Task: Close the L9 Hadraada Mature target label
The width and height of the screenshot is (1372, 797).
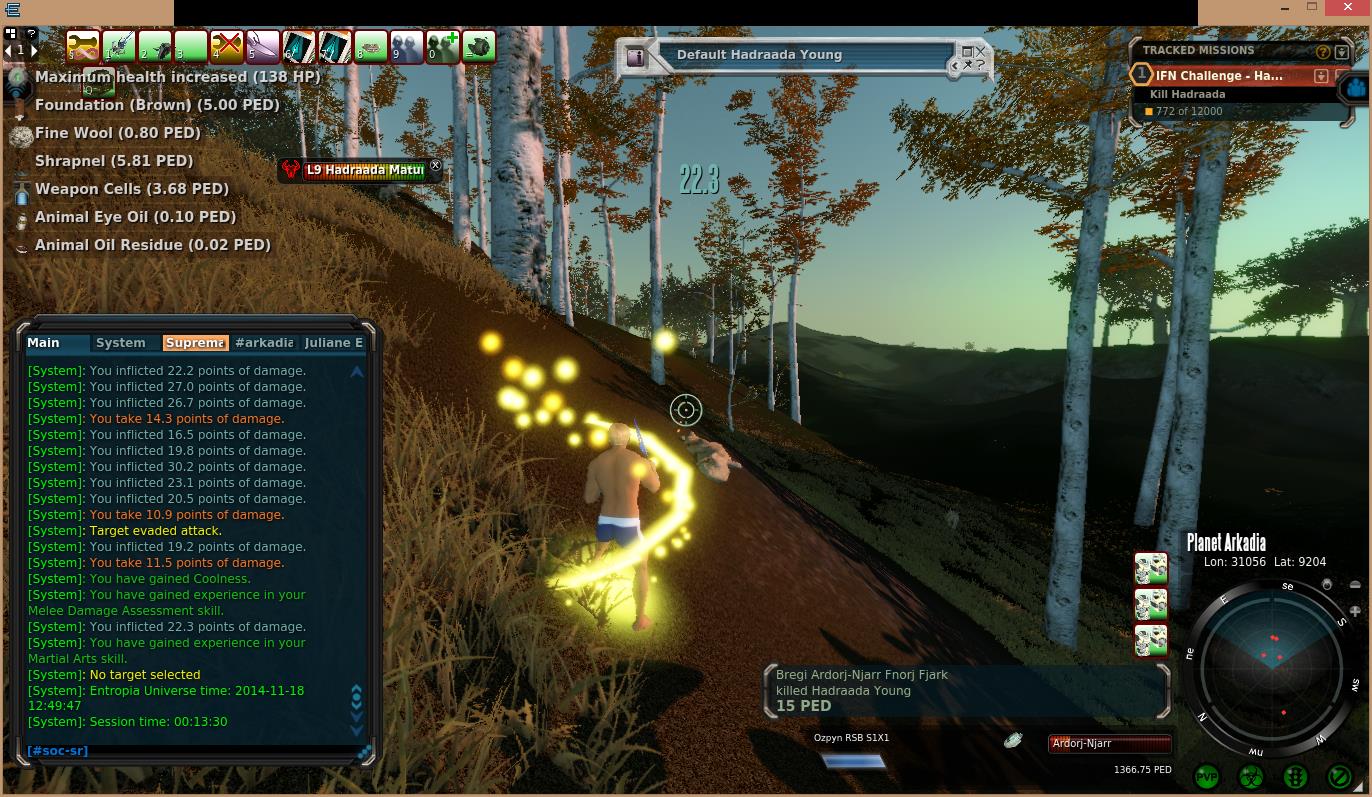Action: [435, 165]
